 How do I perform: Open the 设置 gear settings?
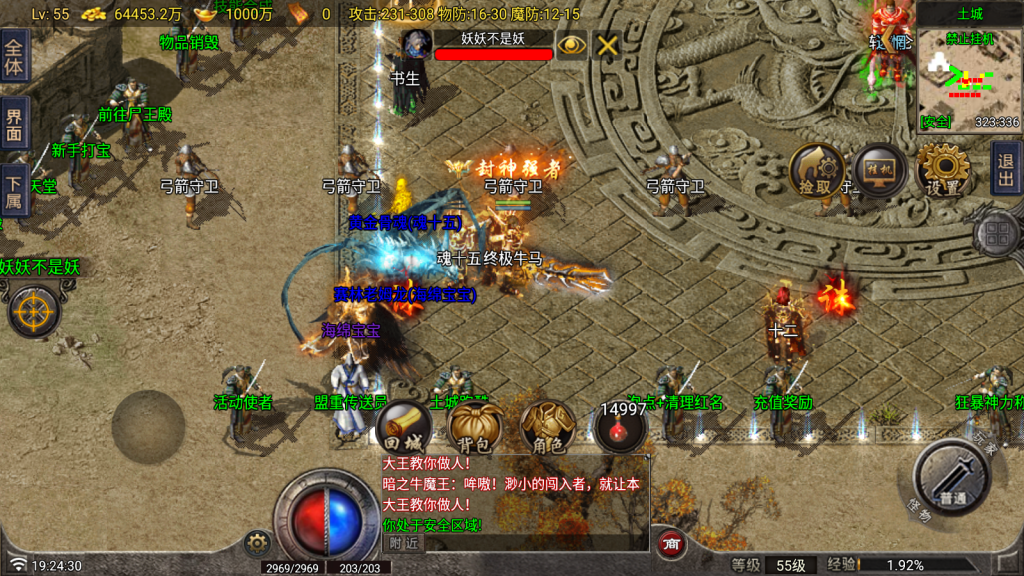943,170
